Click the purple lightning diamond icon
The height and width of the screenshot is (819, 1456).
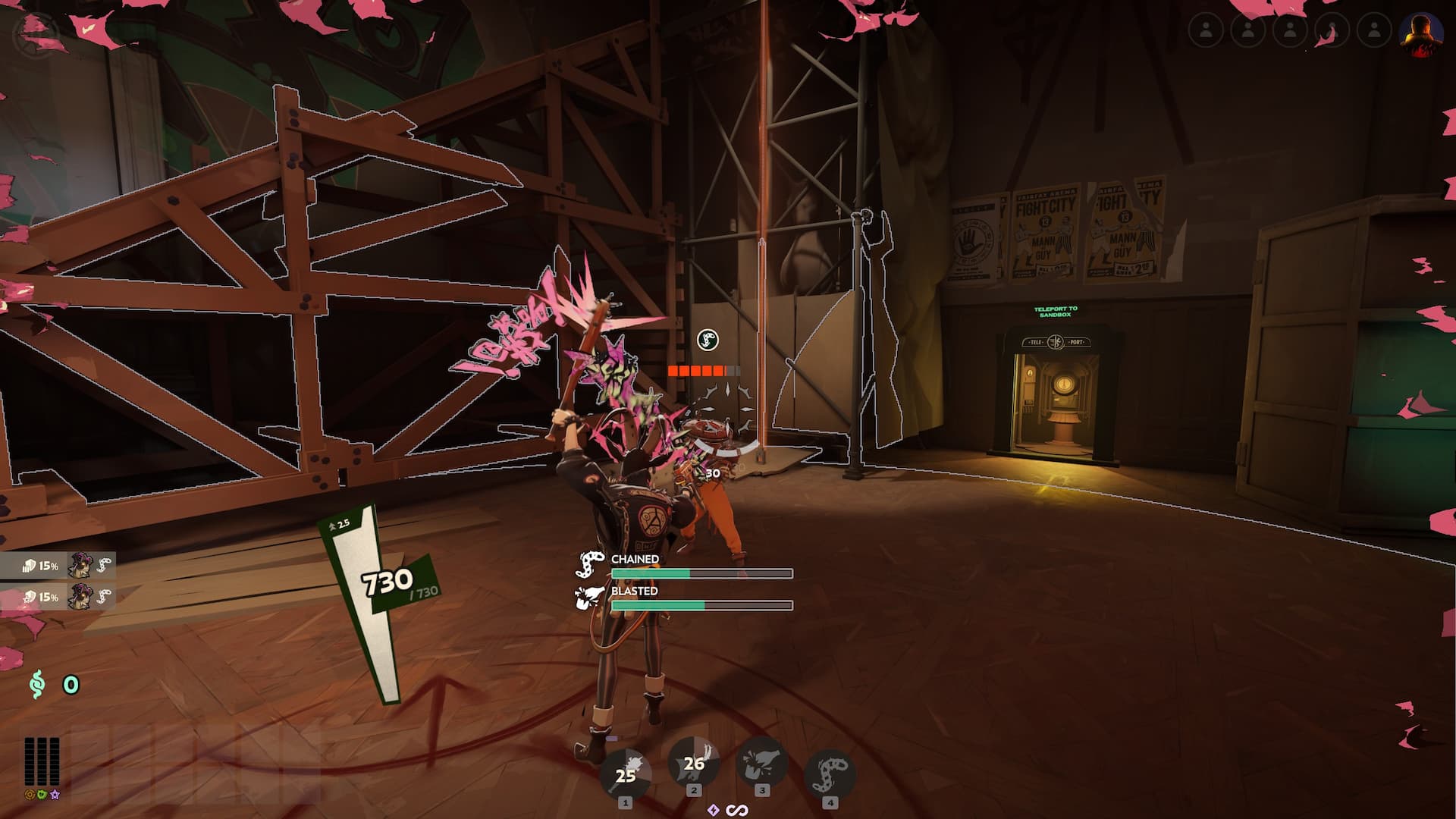pyautogui.click(x=713, y=810)
